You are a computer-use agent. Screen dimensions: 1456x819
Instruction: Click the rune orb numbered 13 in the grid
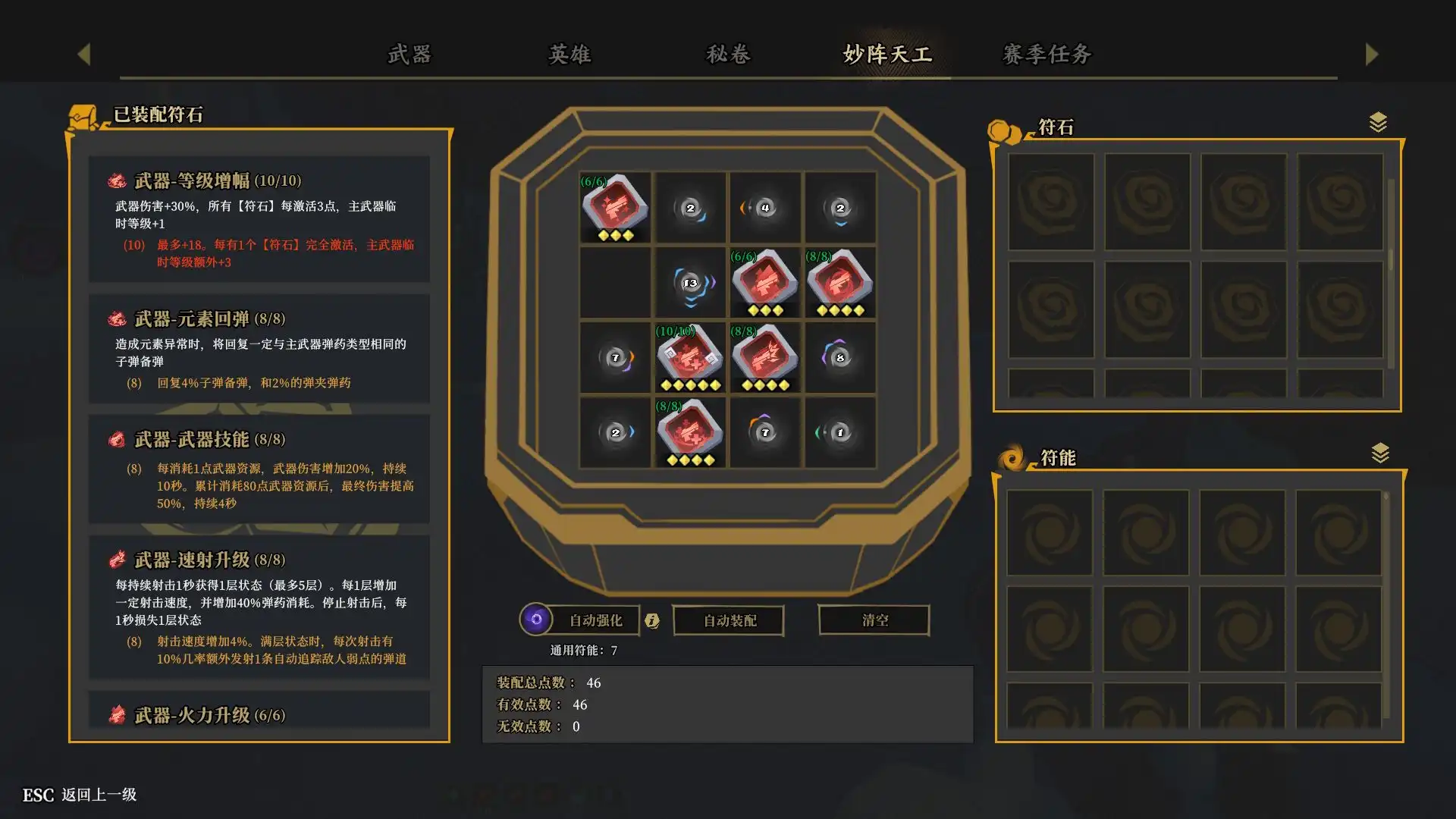pos(690,283)
